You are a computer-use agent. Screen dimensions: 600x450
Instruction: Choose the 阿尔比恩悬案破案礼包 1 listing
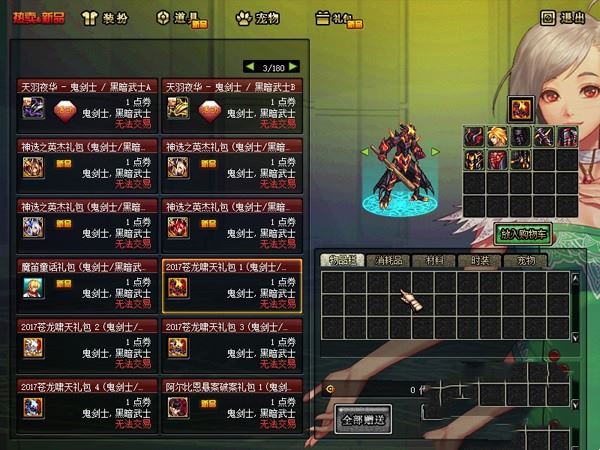(231, 403)
